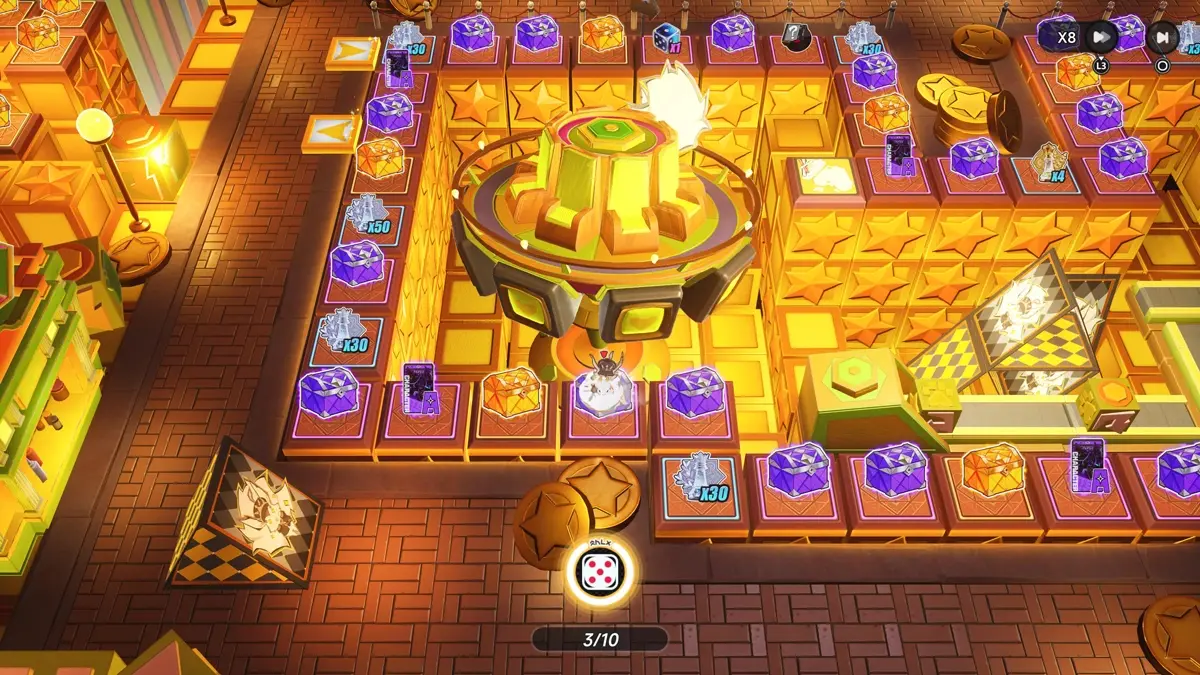This screenshot has height=675, width=1200.
Task: Toggle the fast-forward speed button
Action: [x=1100, y=38]
